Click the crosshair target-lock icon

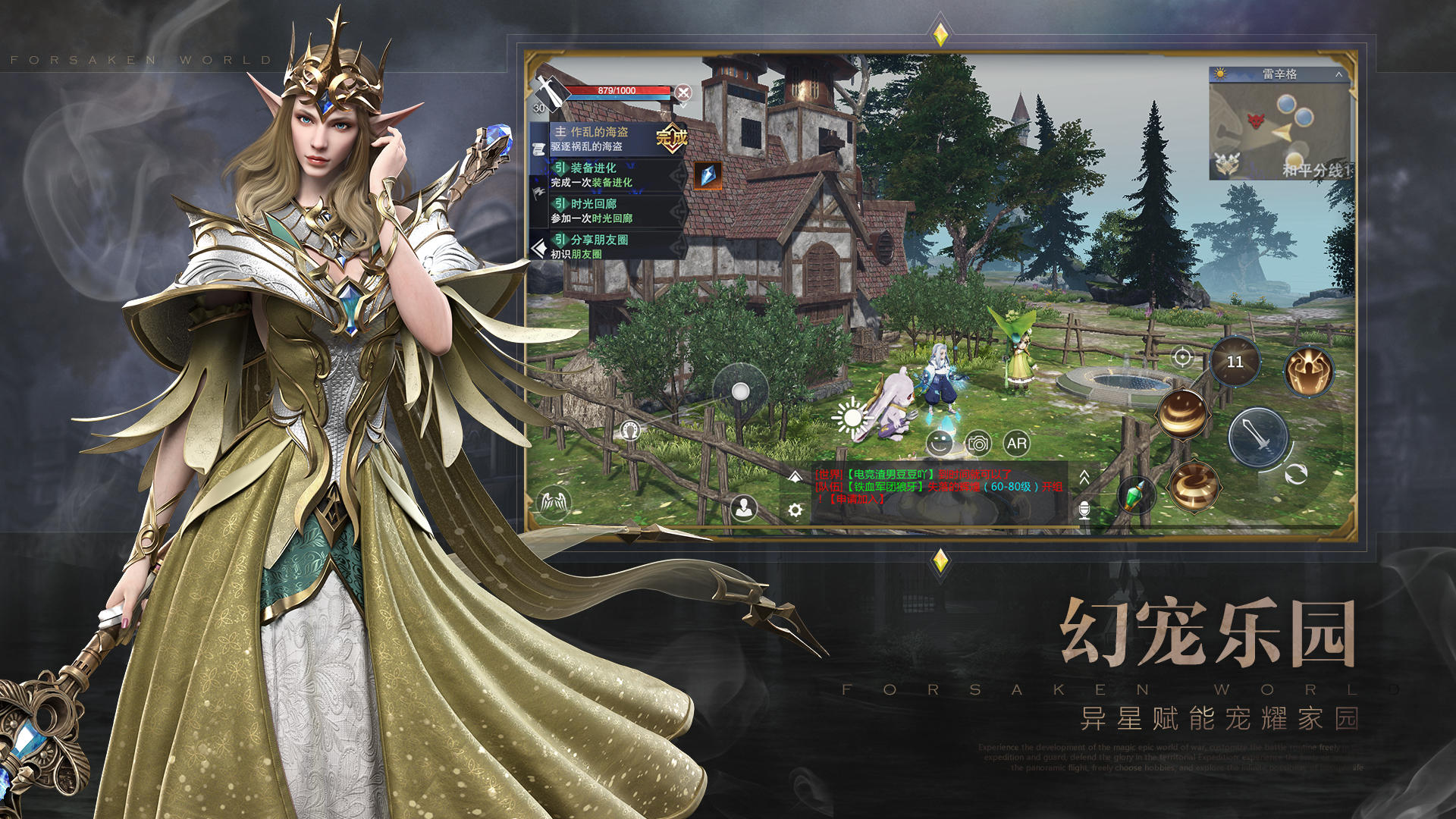tap(1182, 357)
